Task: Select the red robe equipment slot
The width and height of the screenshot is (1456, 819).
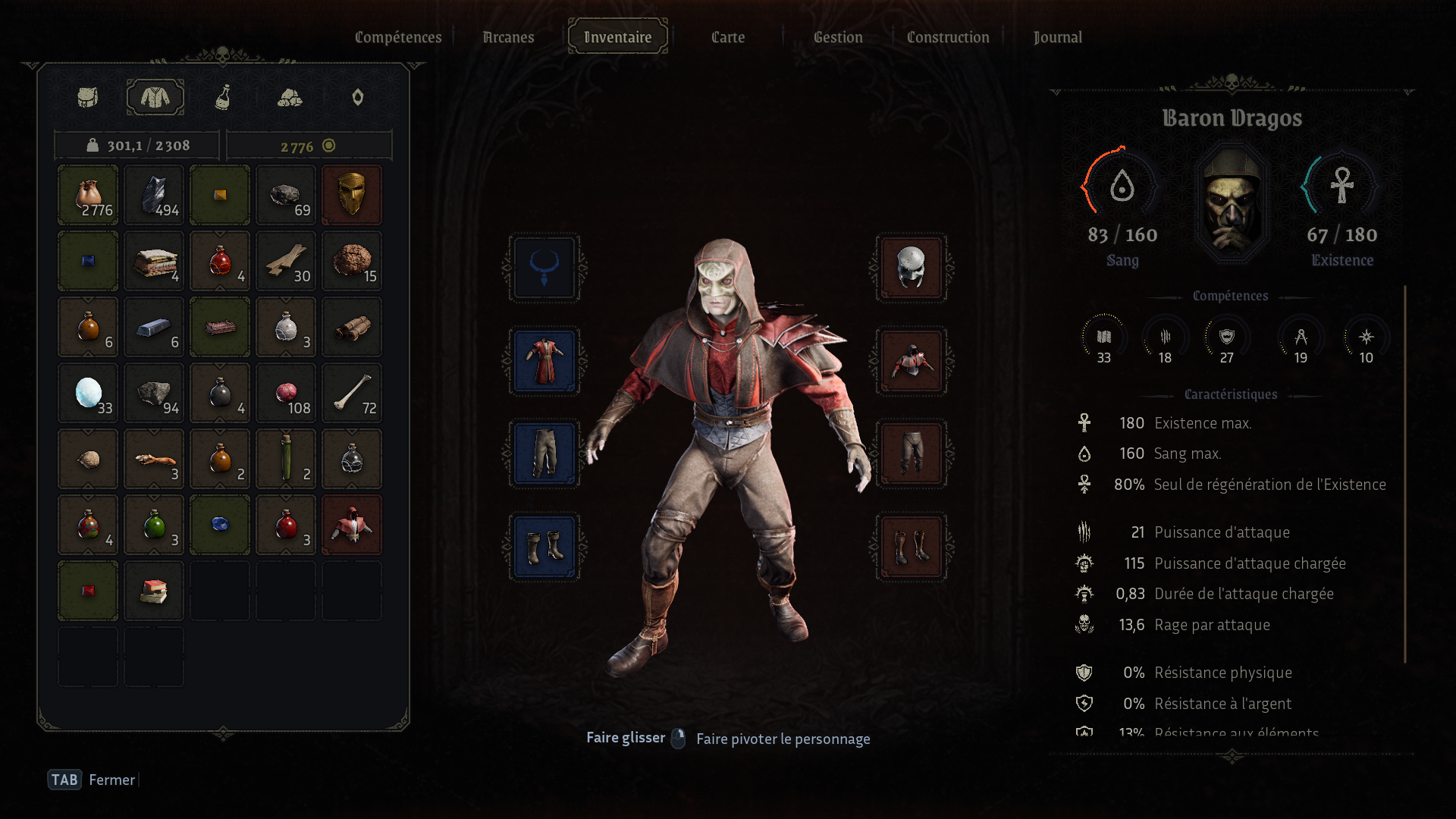Action: pyautogui.click(x=544, y=361)
